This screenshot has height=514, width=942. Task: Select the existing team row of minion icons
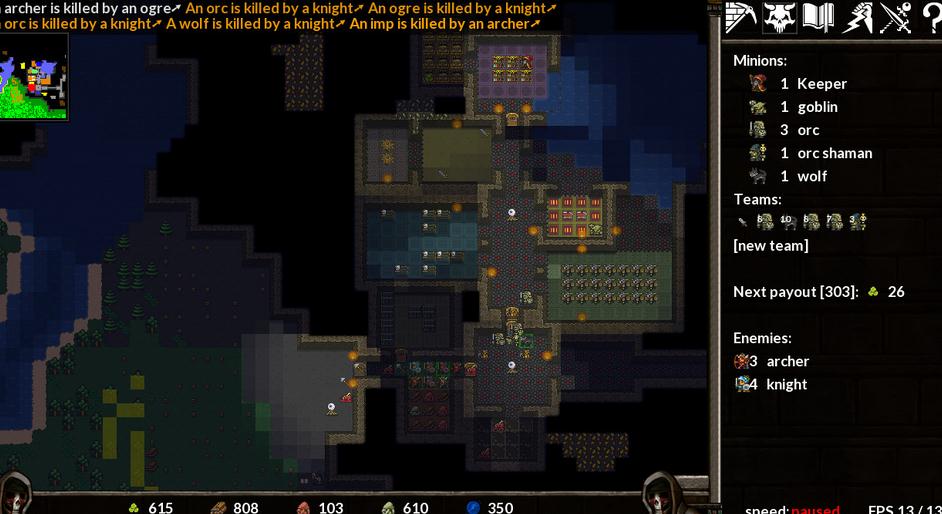click(802, 222)
